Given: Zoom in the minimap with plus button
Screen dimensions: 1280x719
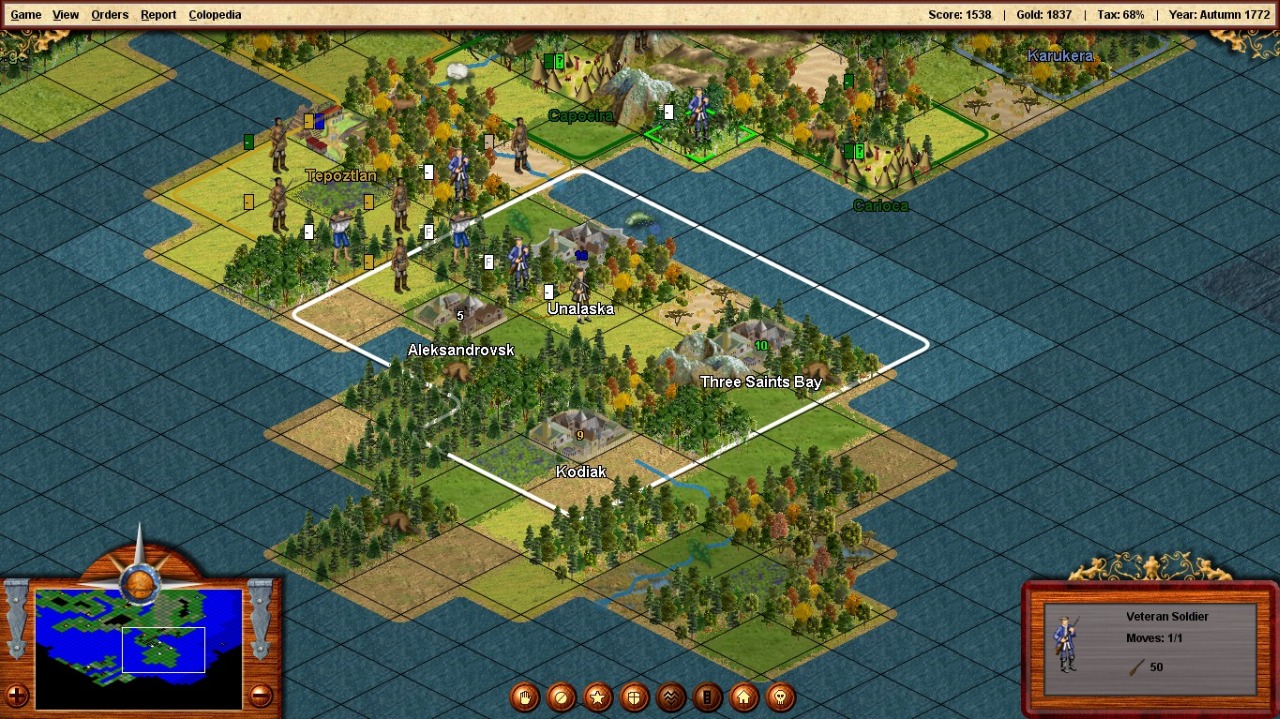Looking at the screenshot, I should coord(17,695).
